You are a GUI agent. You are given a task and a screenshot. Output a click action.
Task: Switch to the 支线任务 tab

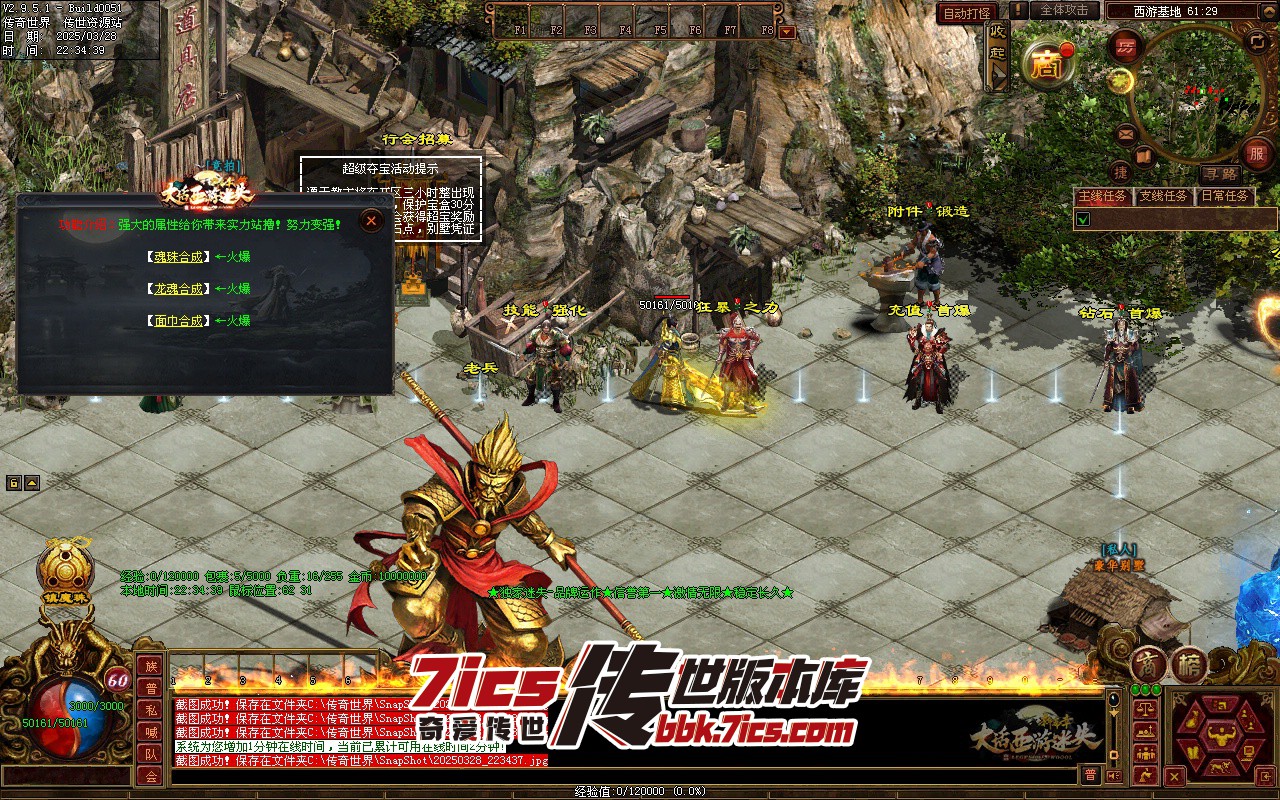pyautogui.click(x=1164, y=196)
